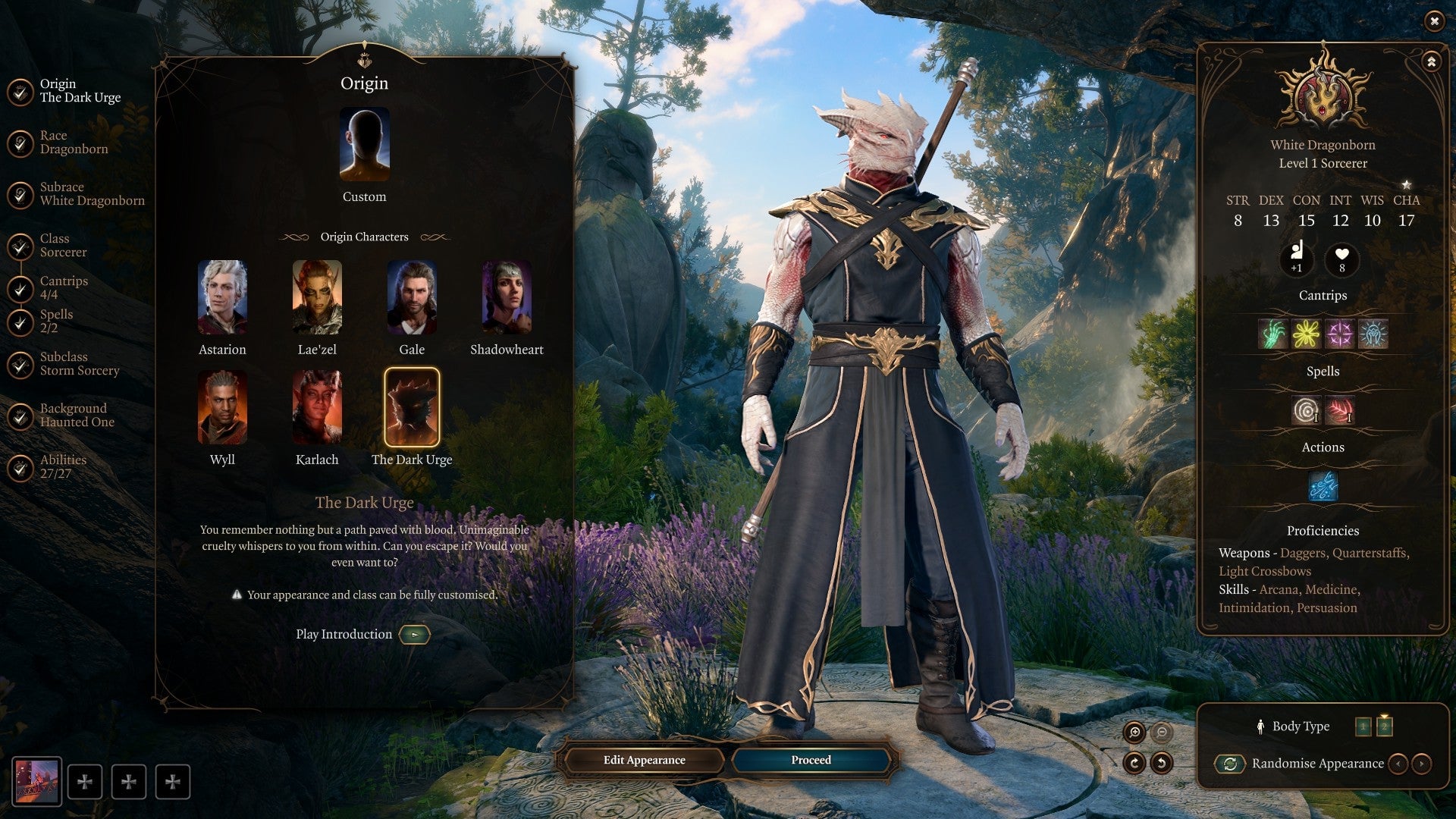1456x819 pixels.
Task: Activate the blue breath weapon action icon
Action: [x=1323, y=486]
